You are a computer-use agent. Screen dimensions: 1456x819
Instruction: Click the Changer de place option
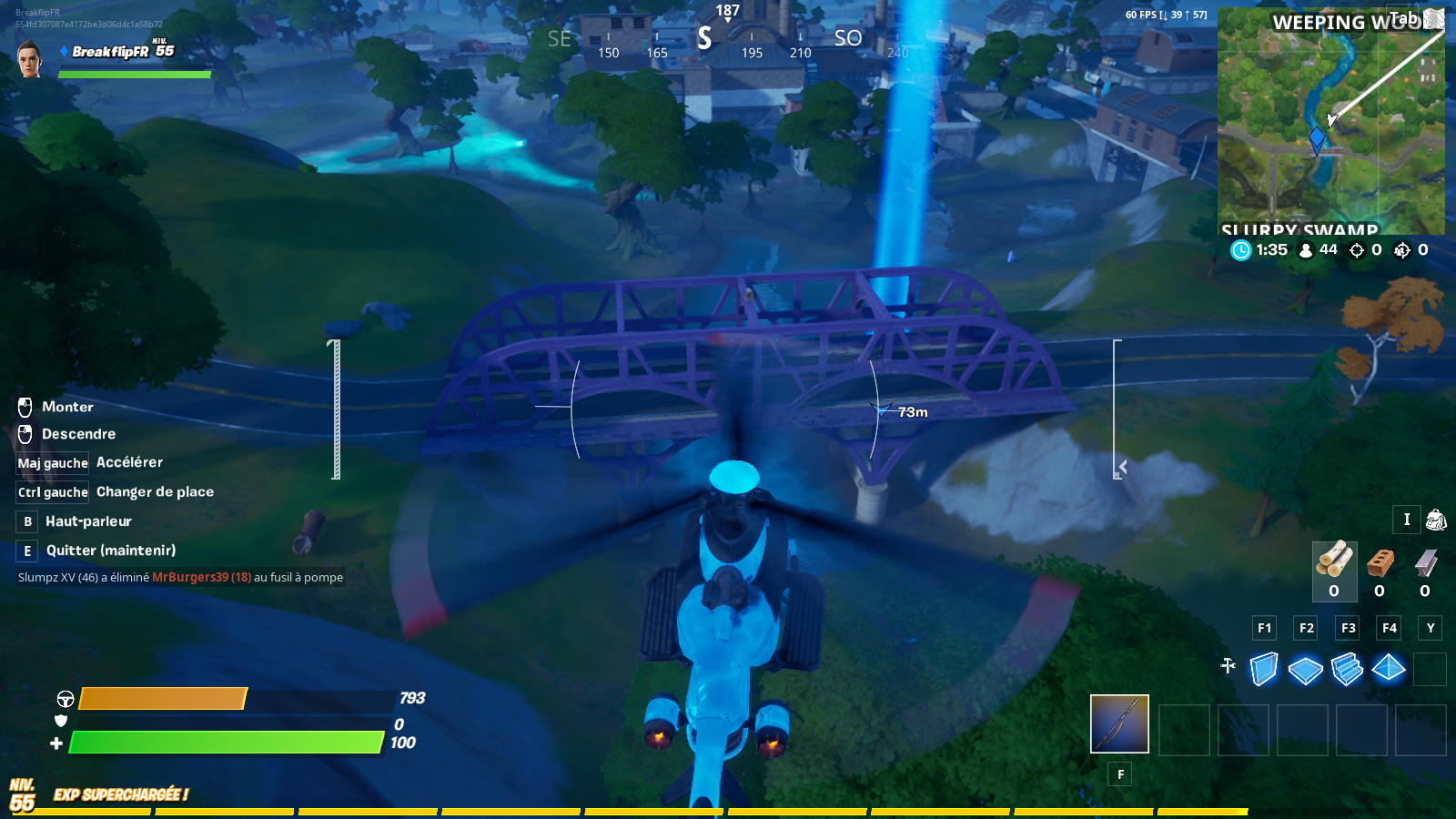[x=153, y=491]
